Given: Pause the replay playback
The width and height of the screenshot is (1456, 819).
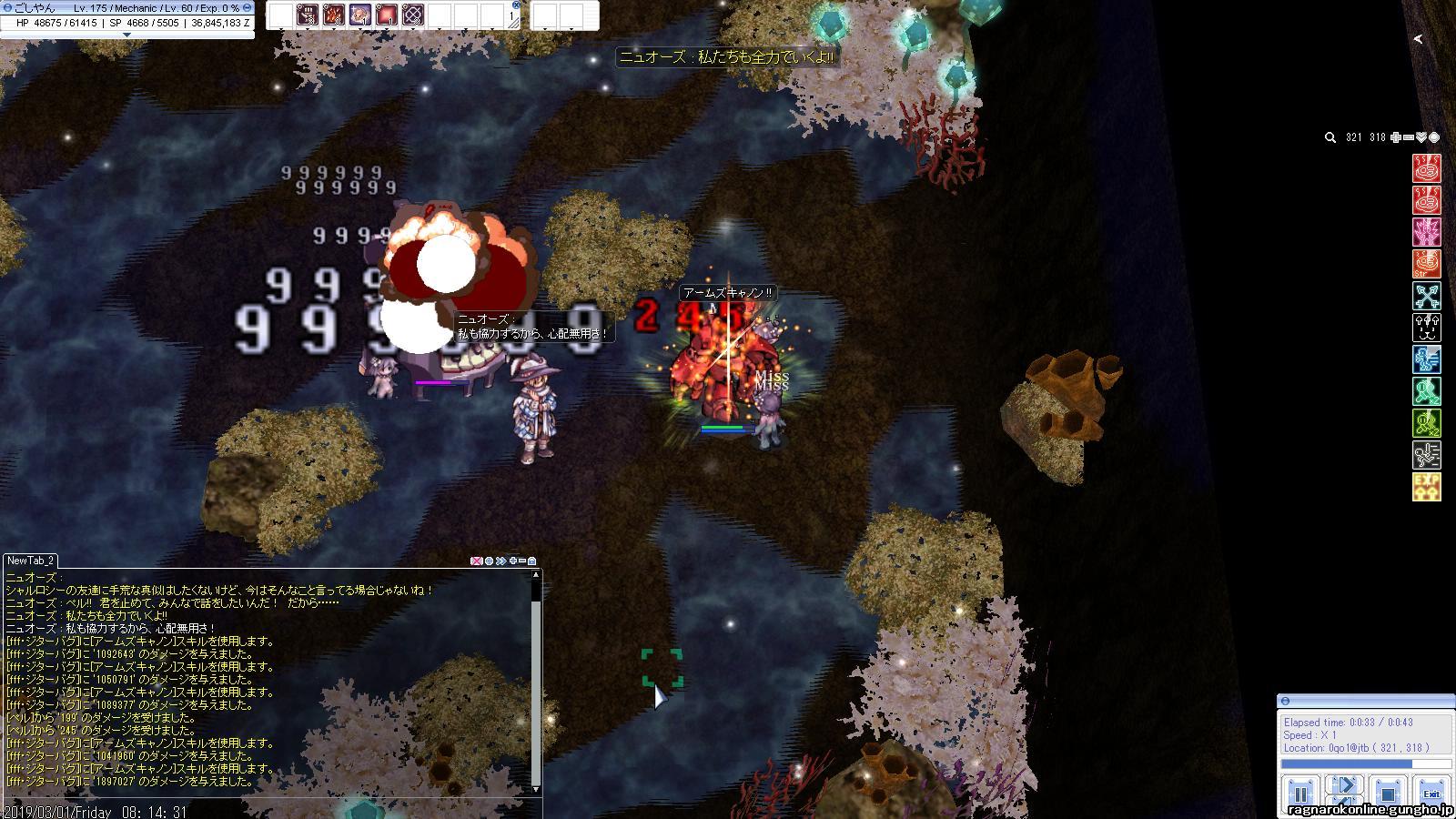Looking at the screenshot, I should [1299, 792].
